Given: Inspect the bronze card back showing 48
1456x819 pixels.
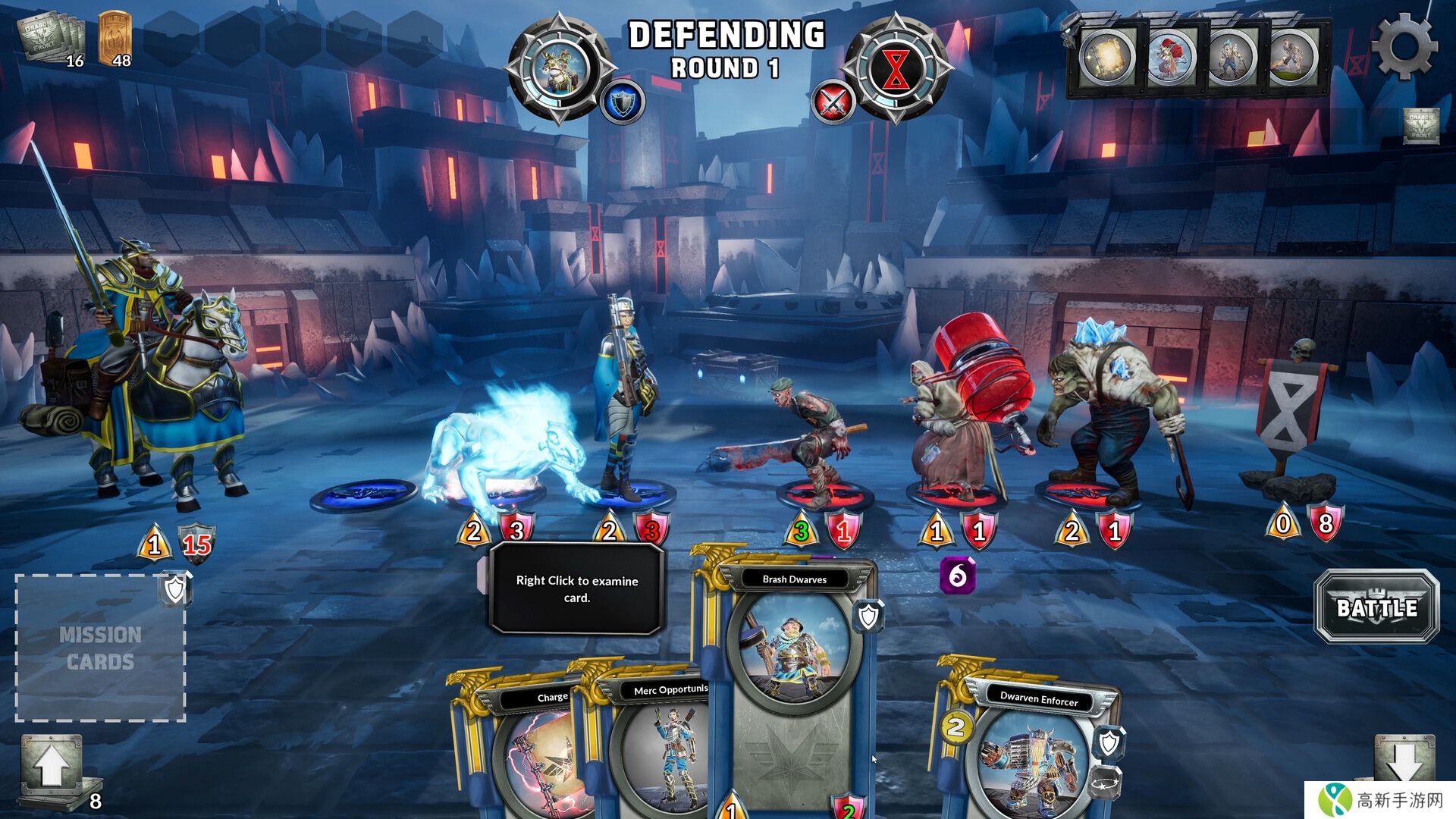Looking at the screenshot, I should click(115, 38).
